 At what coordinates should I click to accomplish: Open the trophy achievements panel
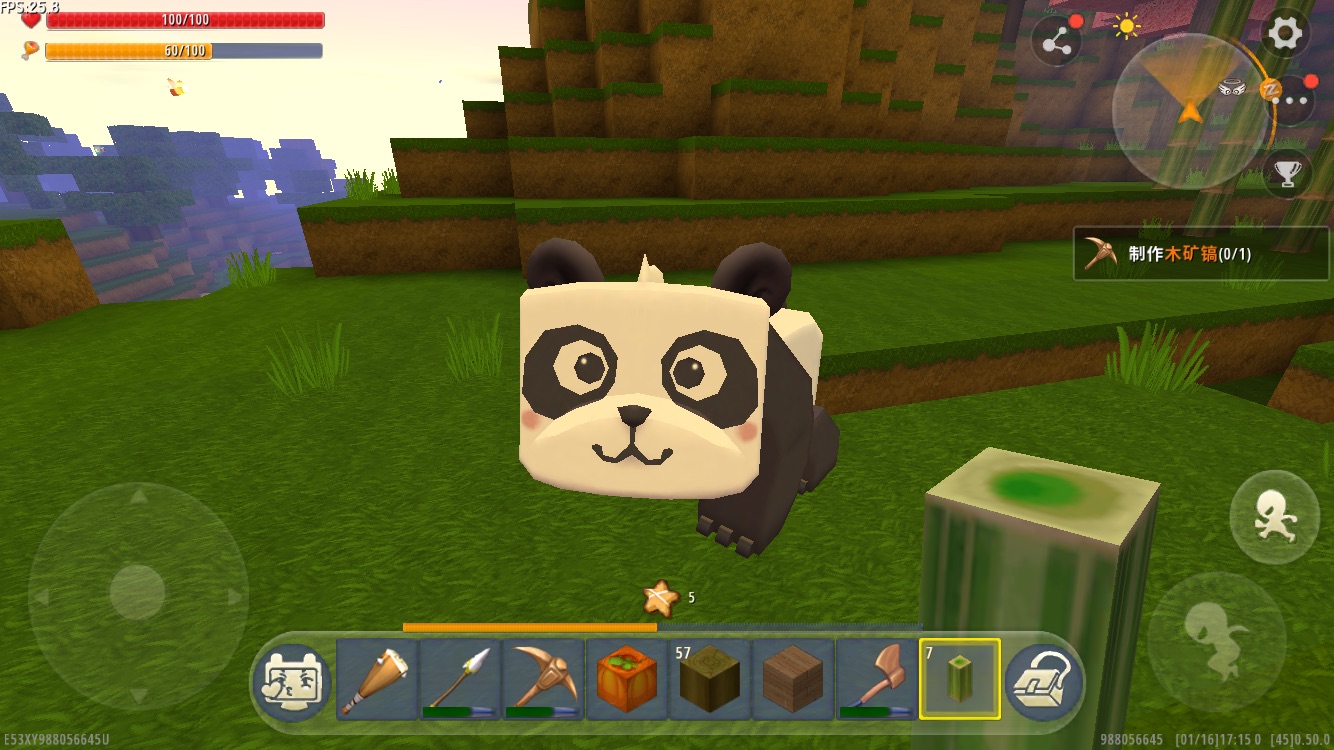[x=1287, y=174]
